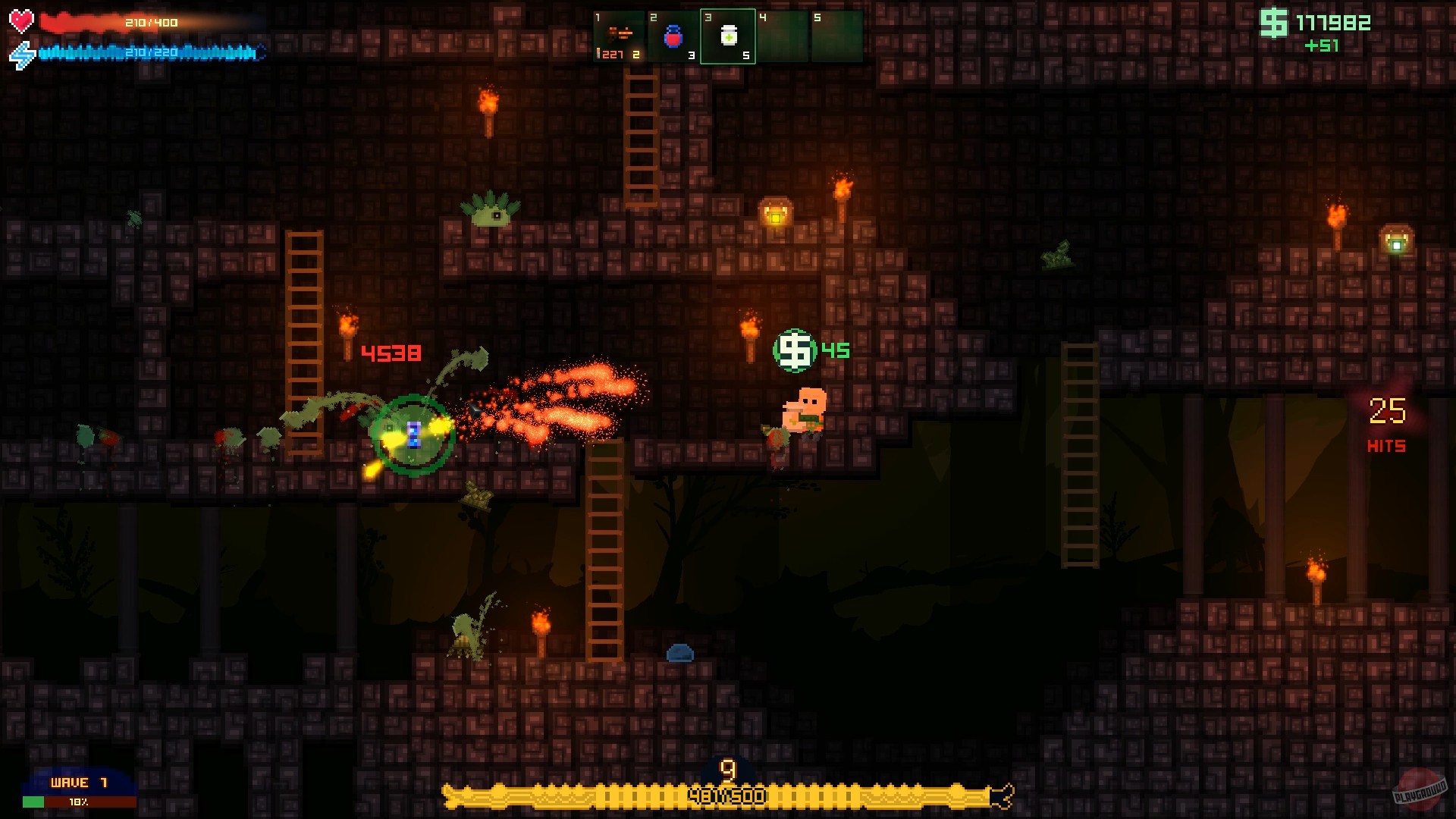Select the pistol in hotbar slot 1

tap(619, 34)
